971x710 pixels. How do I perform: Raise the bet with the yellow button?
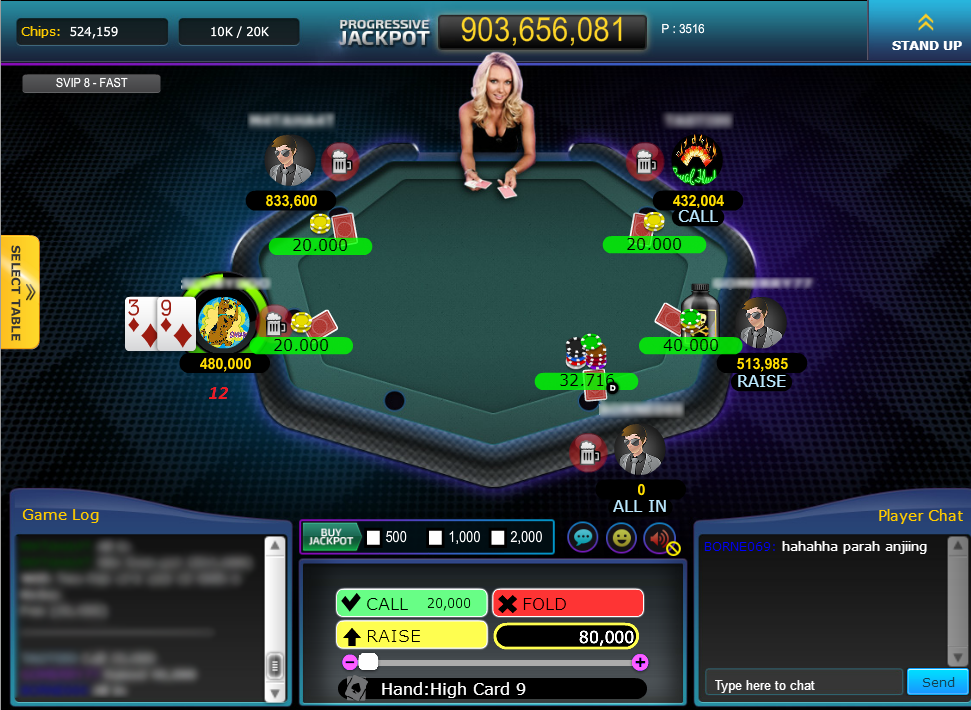pos(411,635)
